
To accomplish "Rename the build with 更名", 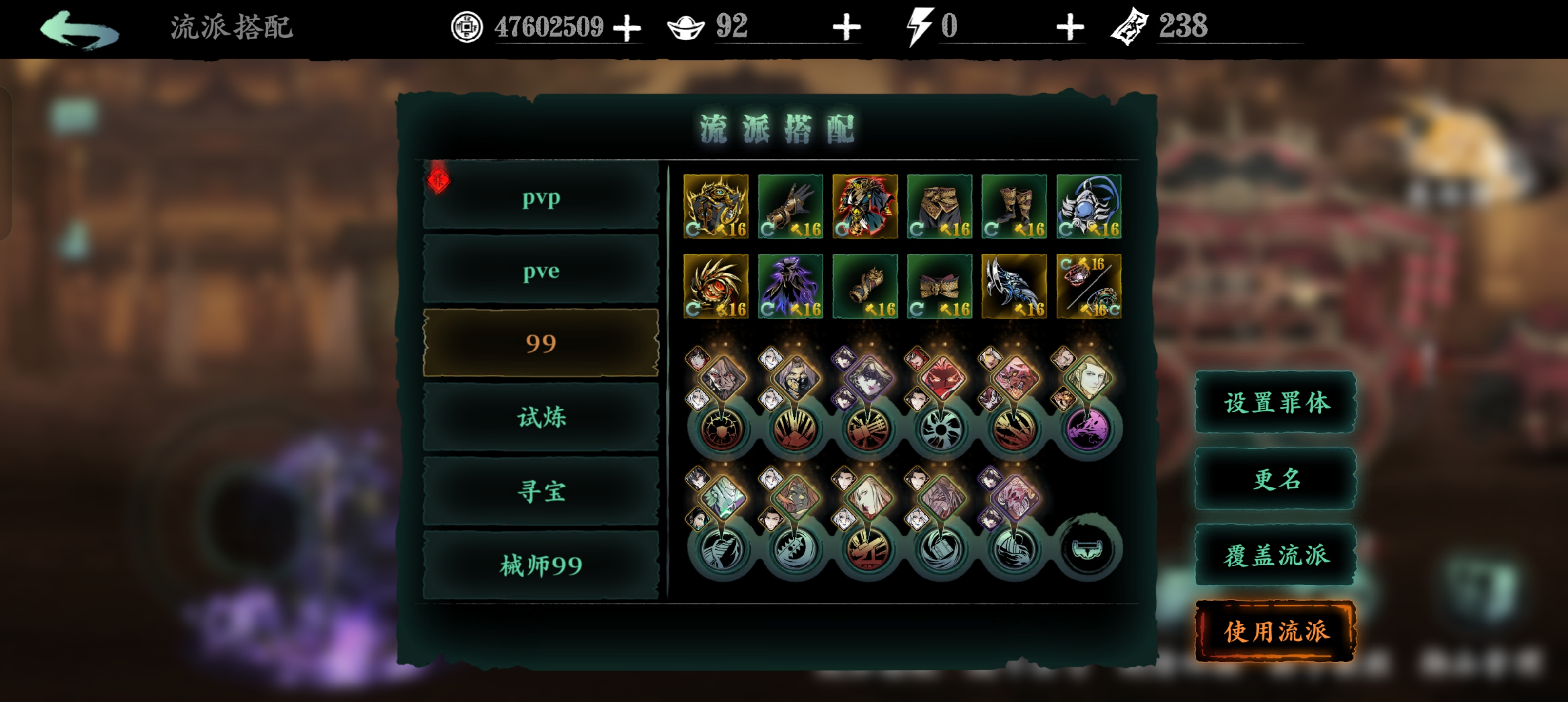I will [1276, 479].
